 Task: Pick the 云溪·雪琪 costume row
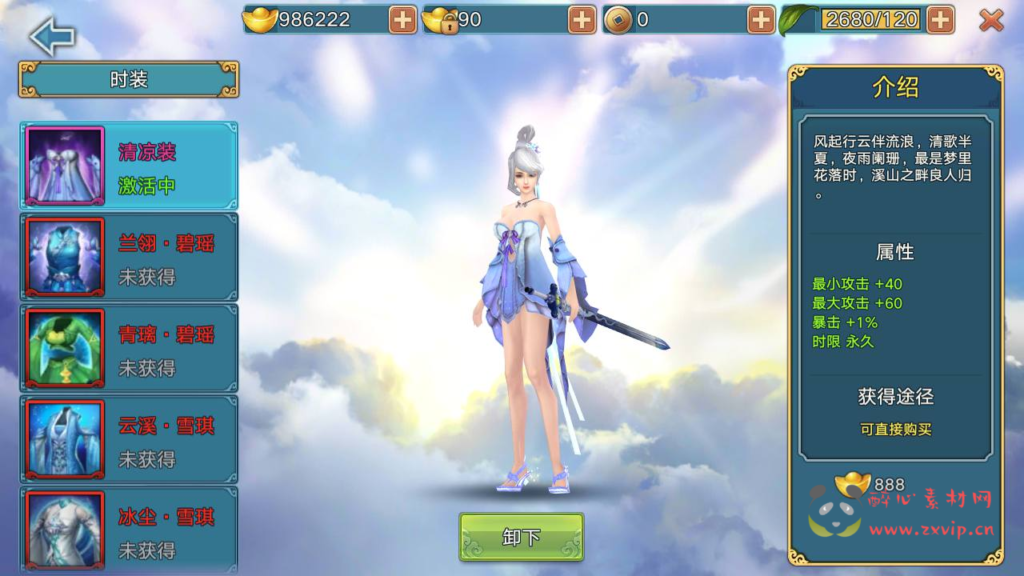pyautogui.click(x=129, y=439)
